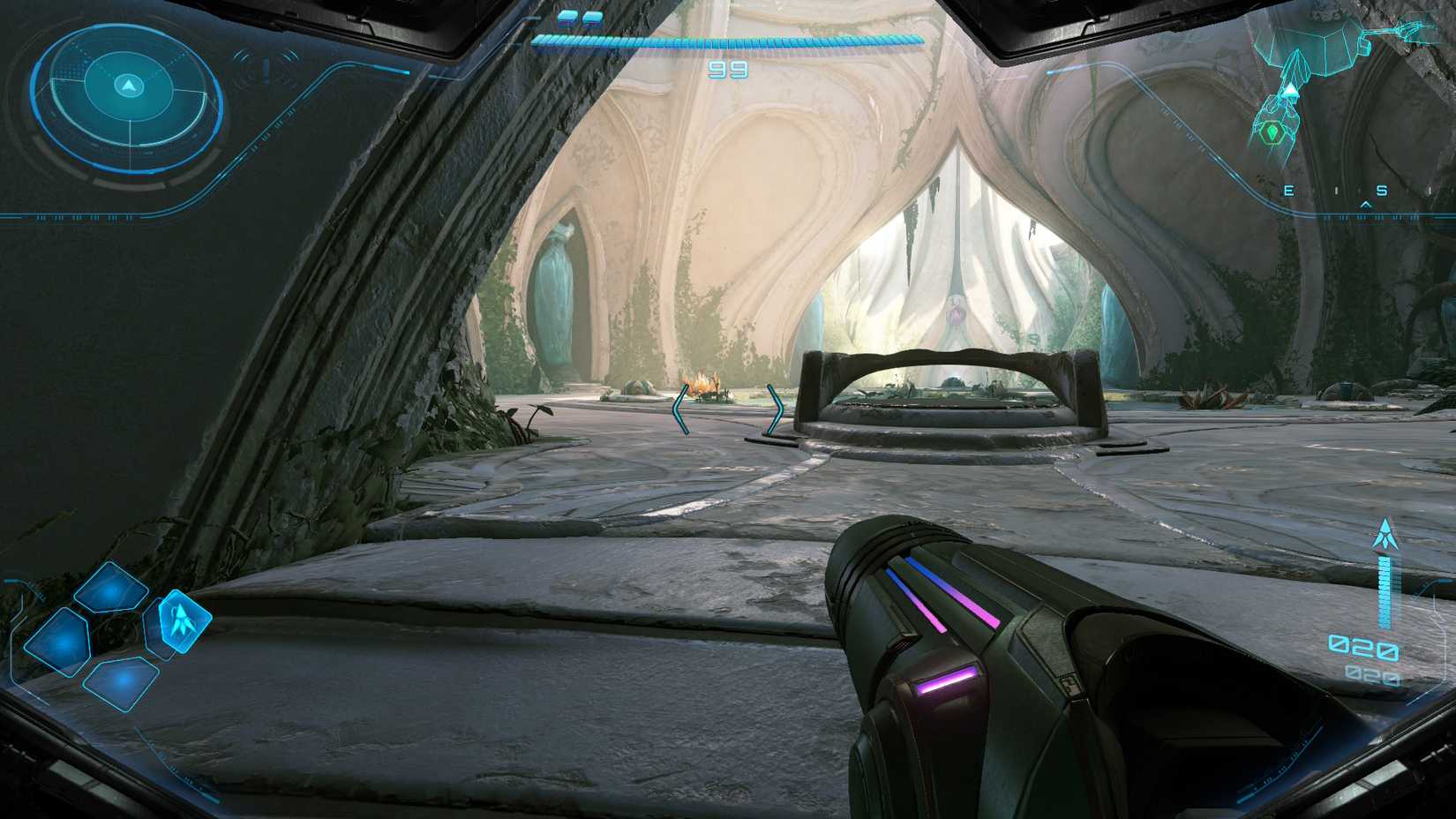Click the left Energy Tank icon above the health bar
Viewport: 1456px width, 819px height.
coord(566,19)
